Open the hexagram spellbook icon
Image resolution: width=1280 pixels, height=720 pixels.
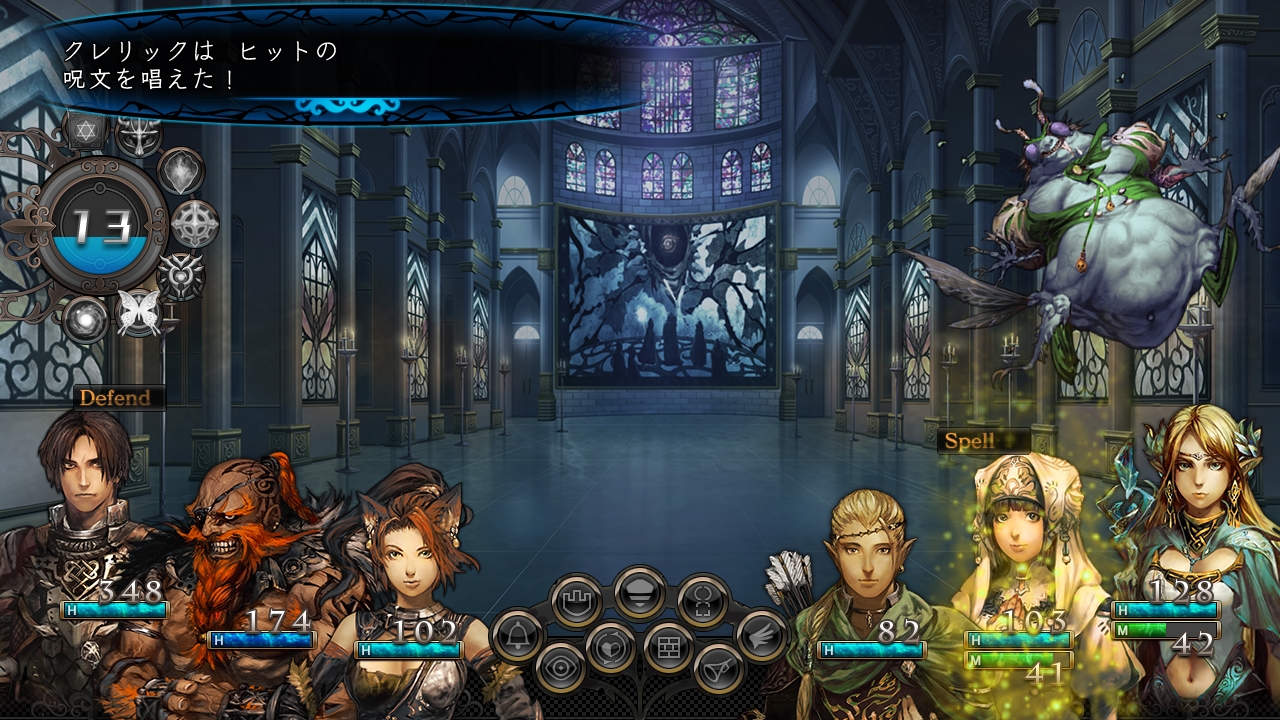[x=85, y=131]
